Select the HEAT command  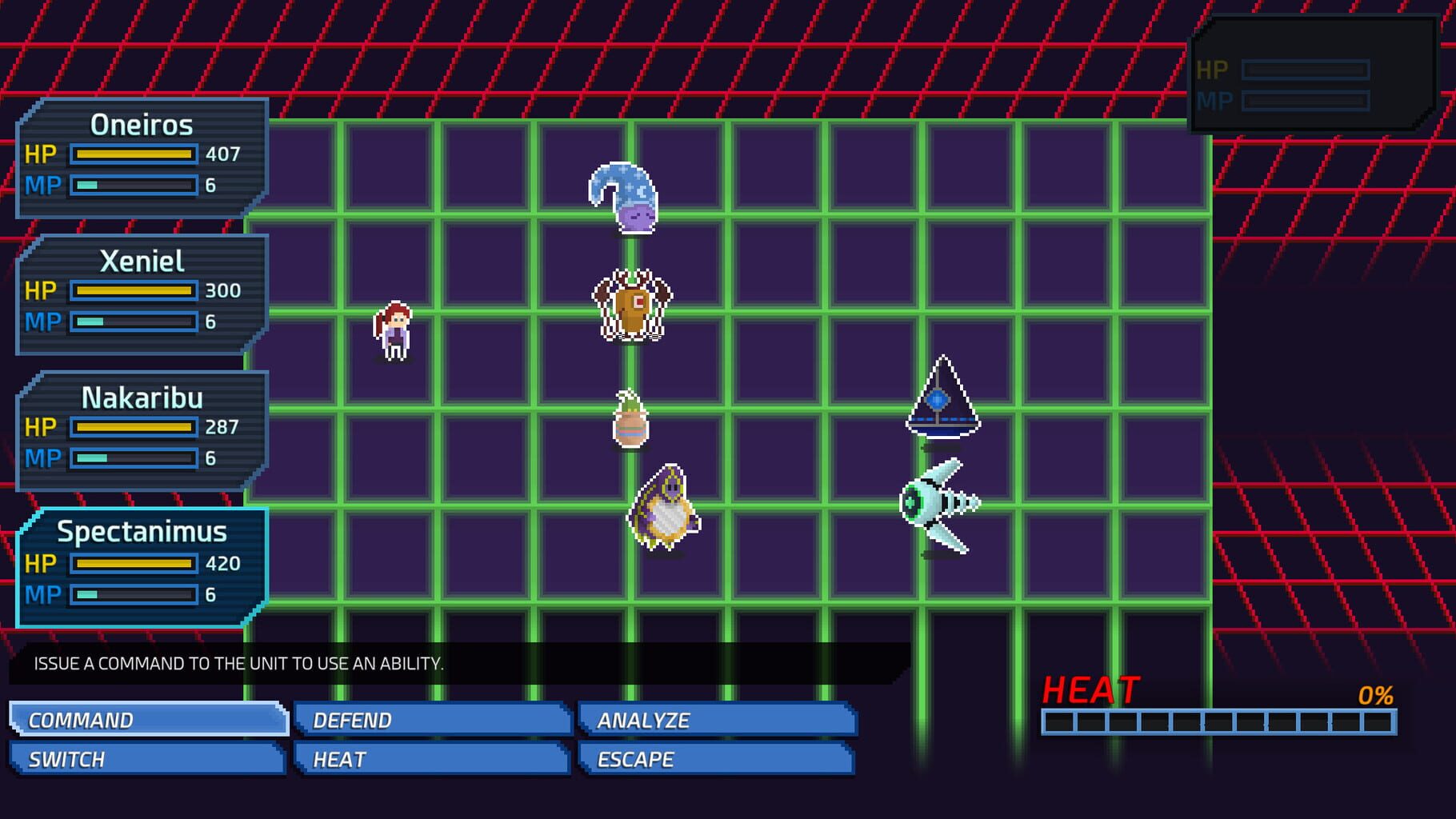pyautogui.click(x=431, y=759)
